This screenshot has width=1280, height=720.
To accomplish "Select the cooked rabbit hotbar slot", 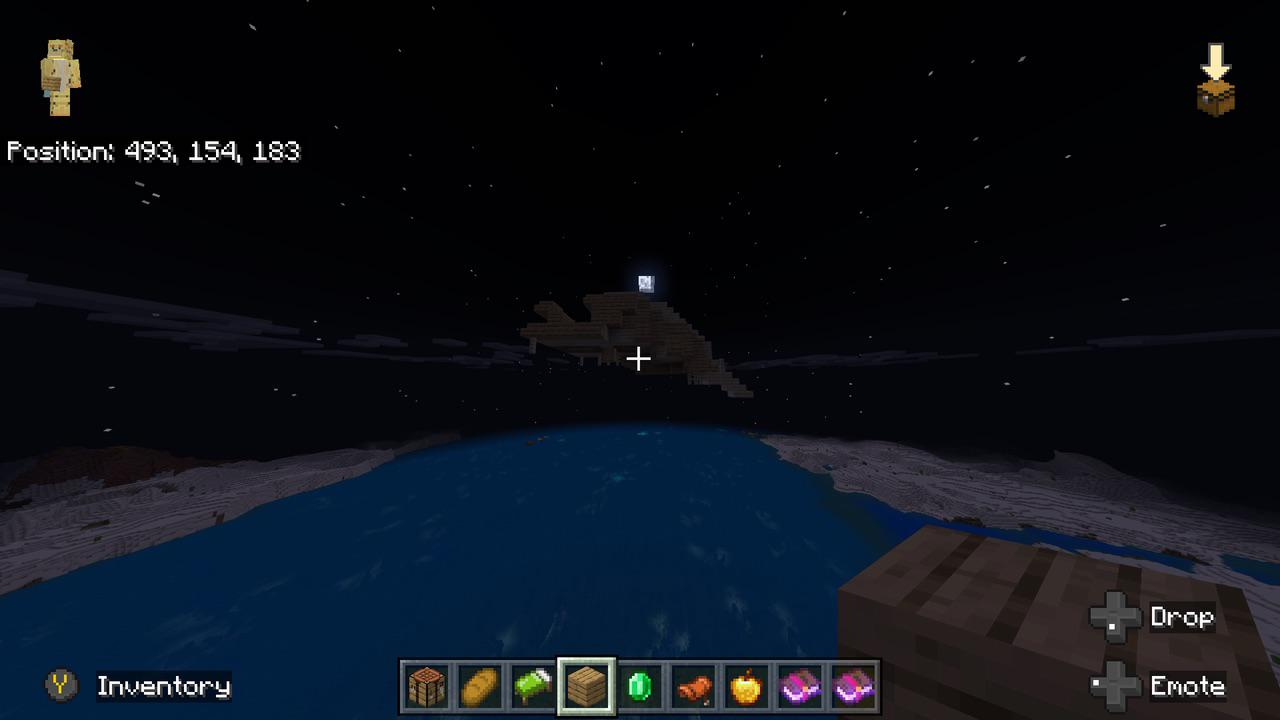I will click(x=691, y=684).
